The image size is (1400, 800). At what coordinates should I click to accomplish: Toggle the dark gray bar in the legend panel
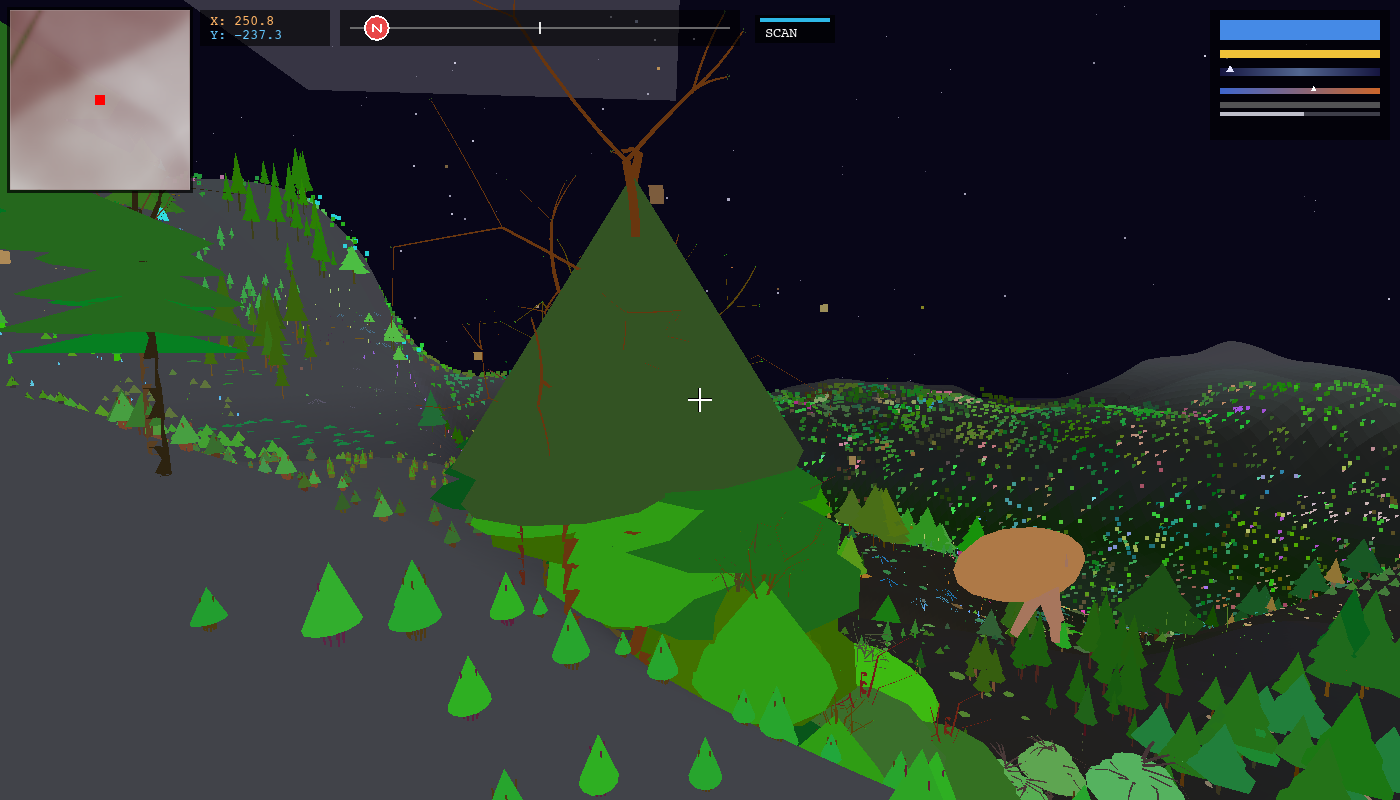(1300, 105)
